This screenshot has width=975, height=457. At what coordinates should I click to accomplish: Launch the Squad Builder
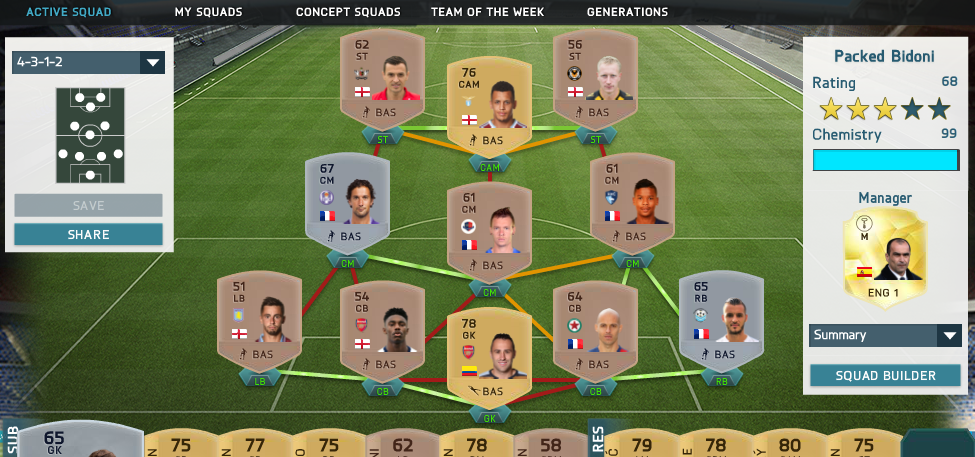[885, 376]
